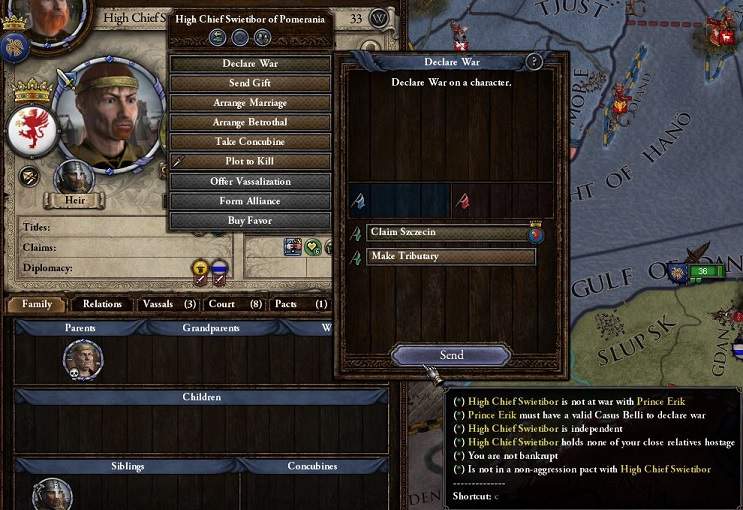
Task: Open the Arrange Marriage action
Action: pos(250,103)
